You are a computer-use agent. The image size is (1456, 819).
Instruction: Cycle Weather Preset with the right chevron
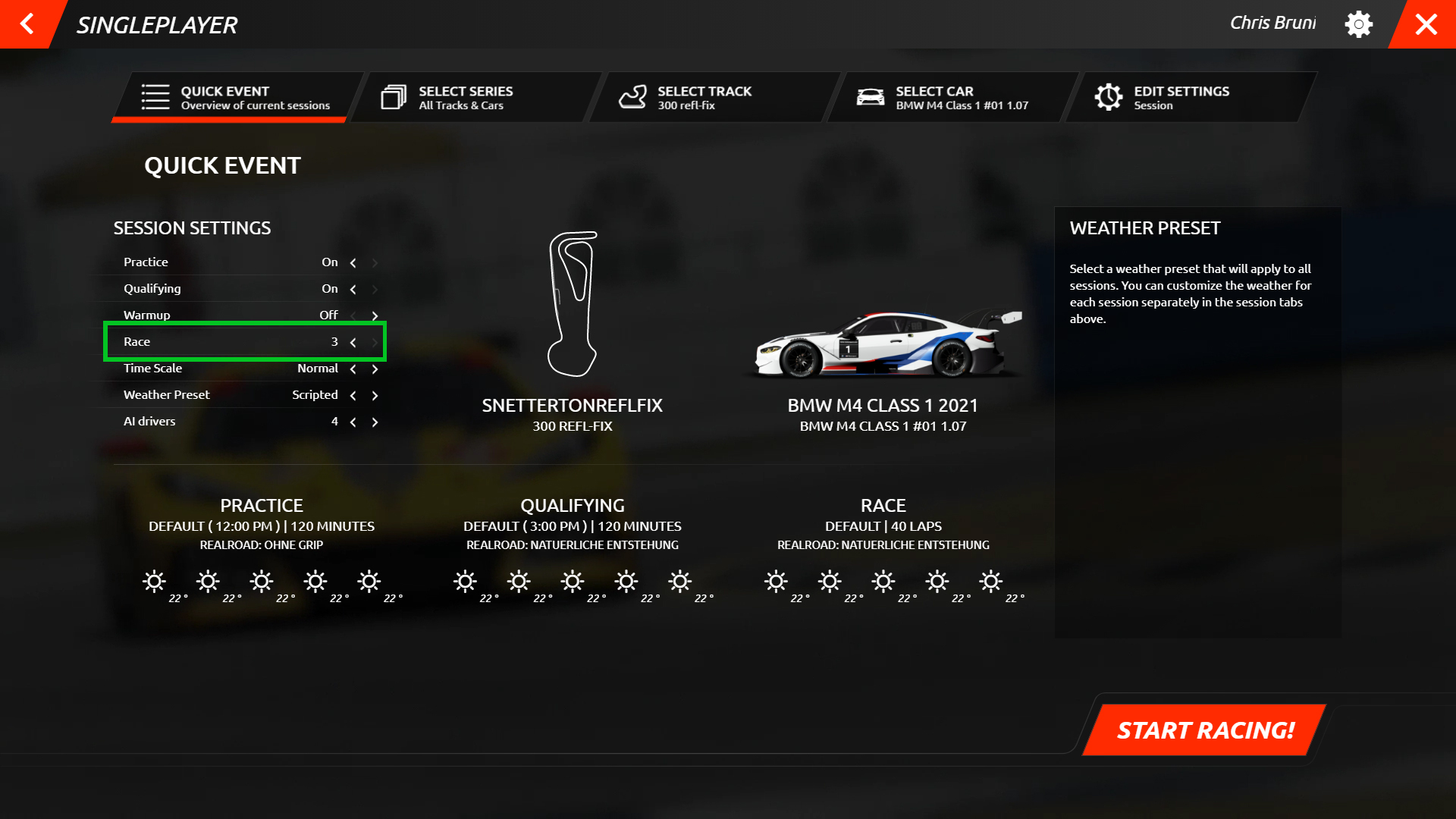pyautogui.click(x=375, y=394)
